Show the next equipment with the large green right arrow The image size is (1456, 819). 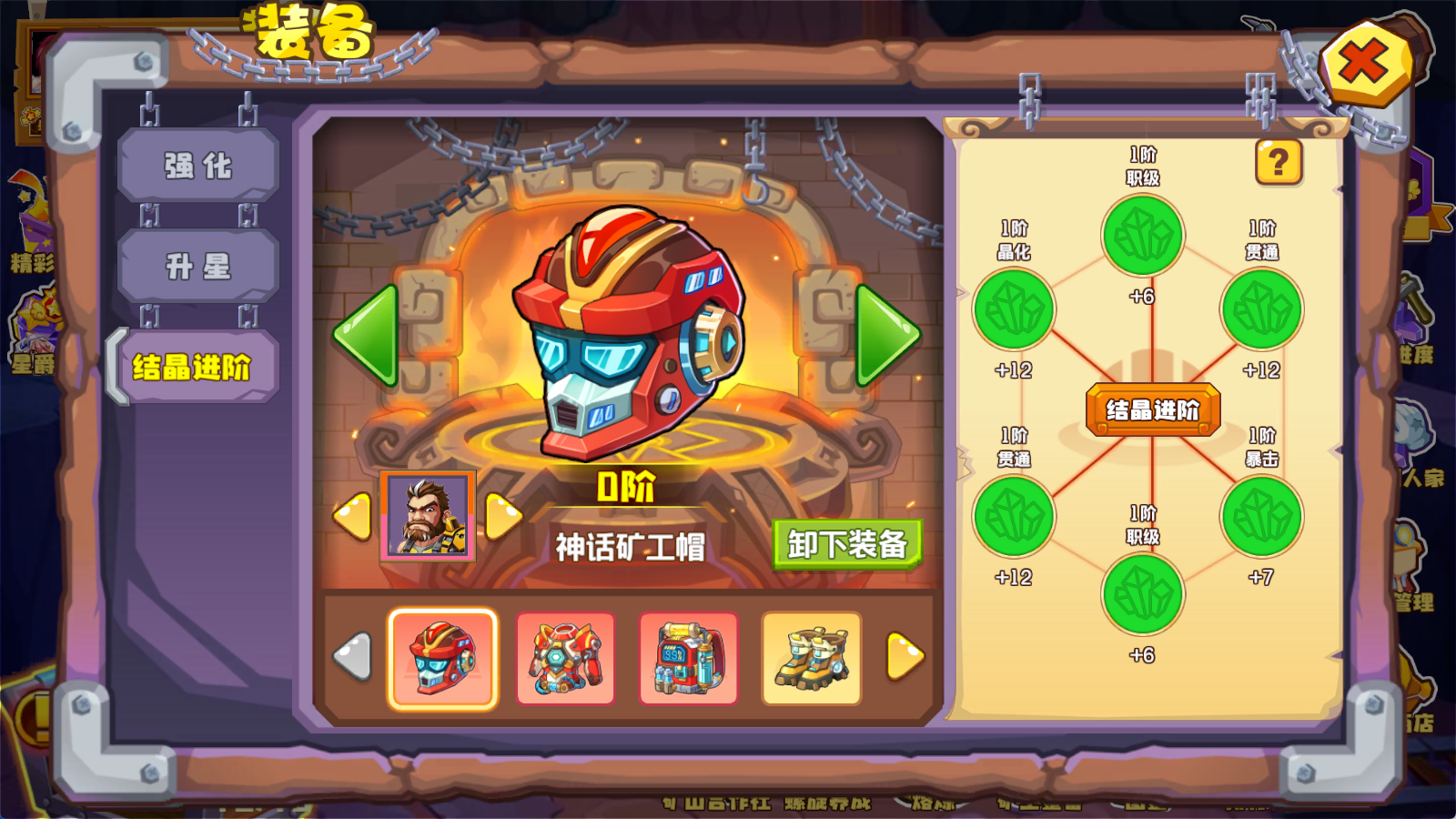885,335
